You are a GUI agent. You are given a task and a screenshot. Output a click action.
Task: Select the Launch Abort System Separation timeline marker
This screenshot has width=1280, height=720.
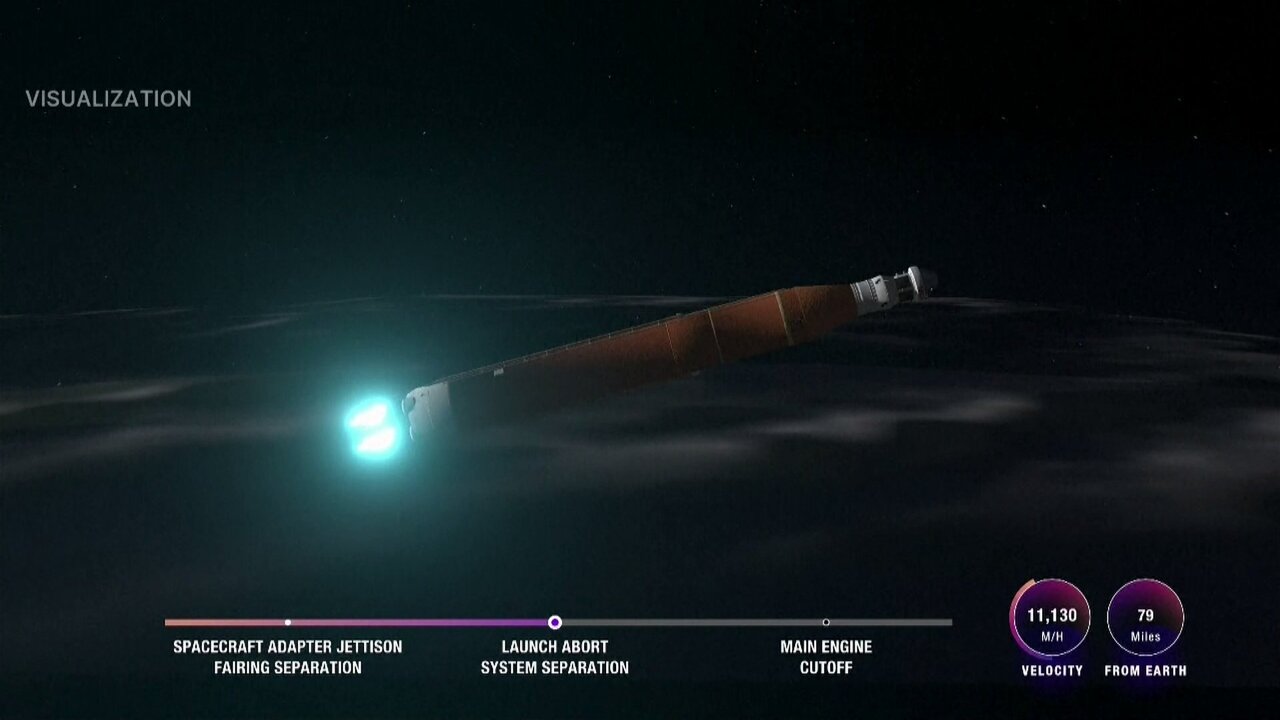click(555, 622)
